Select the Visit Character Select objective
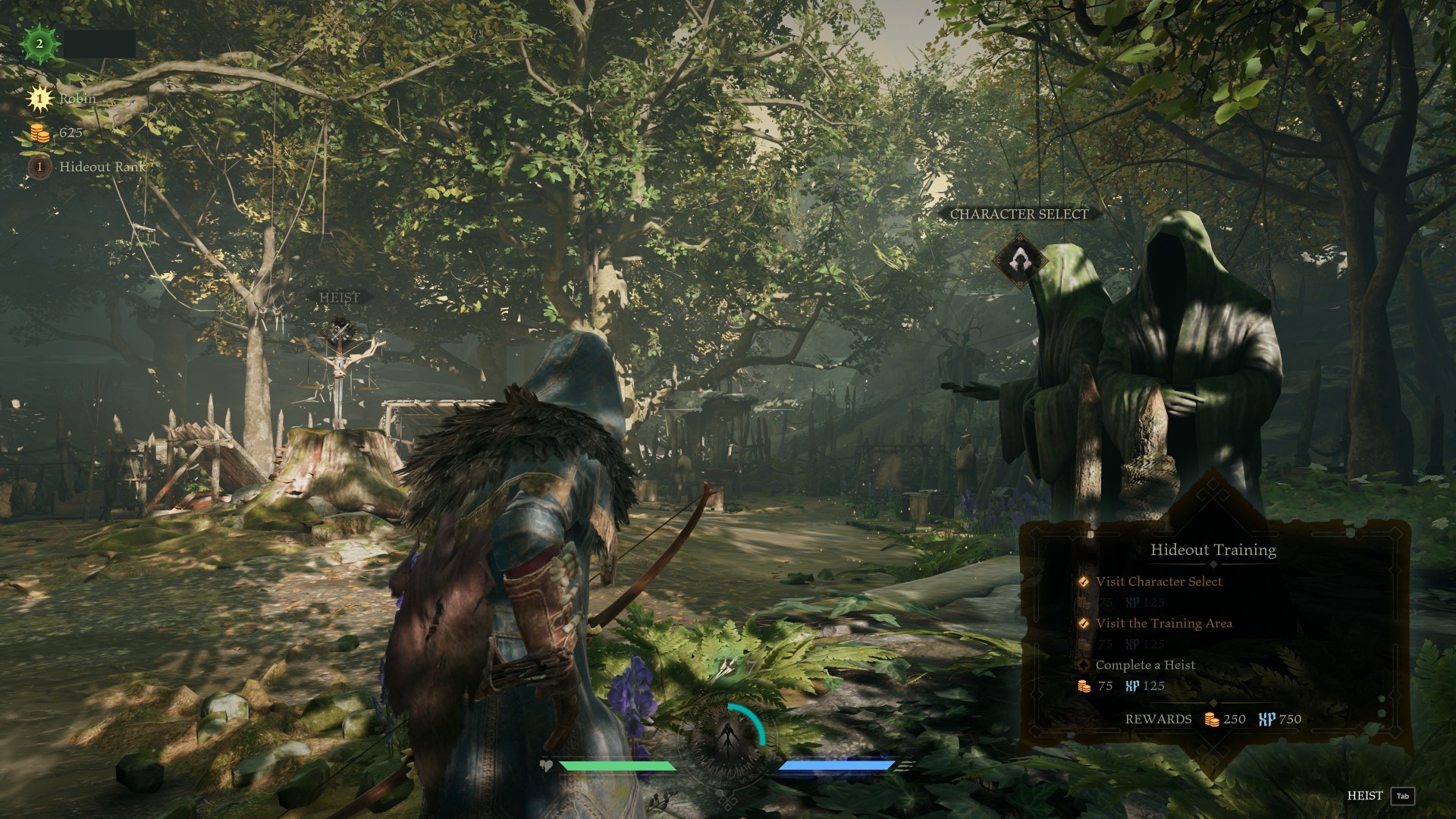The height and width of the screenshot is (819, 1456). pos(1158,582)
